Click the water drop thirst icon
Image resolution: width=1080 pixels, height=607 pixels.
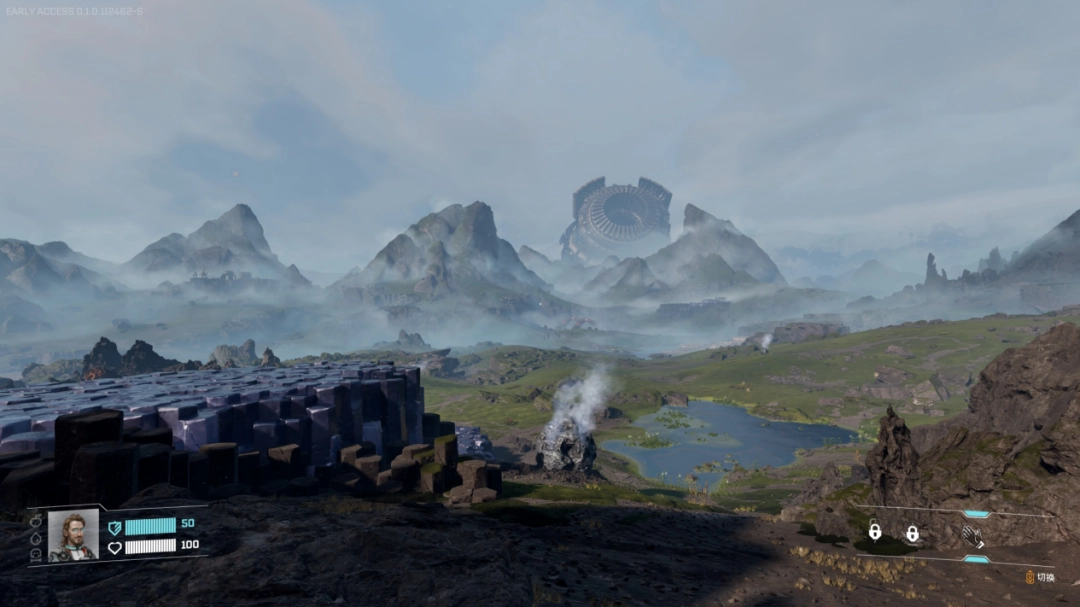[36, 538]
